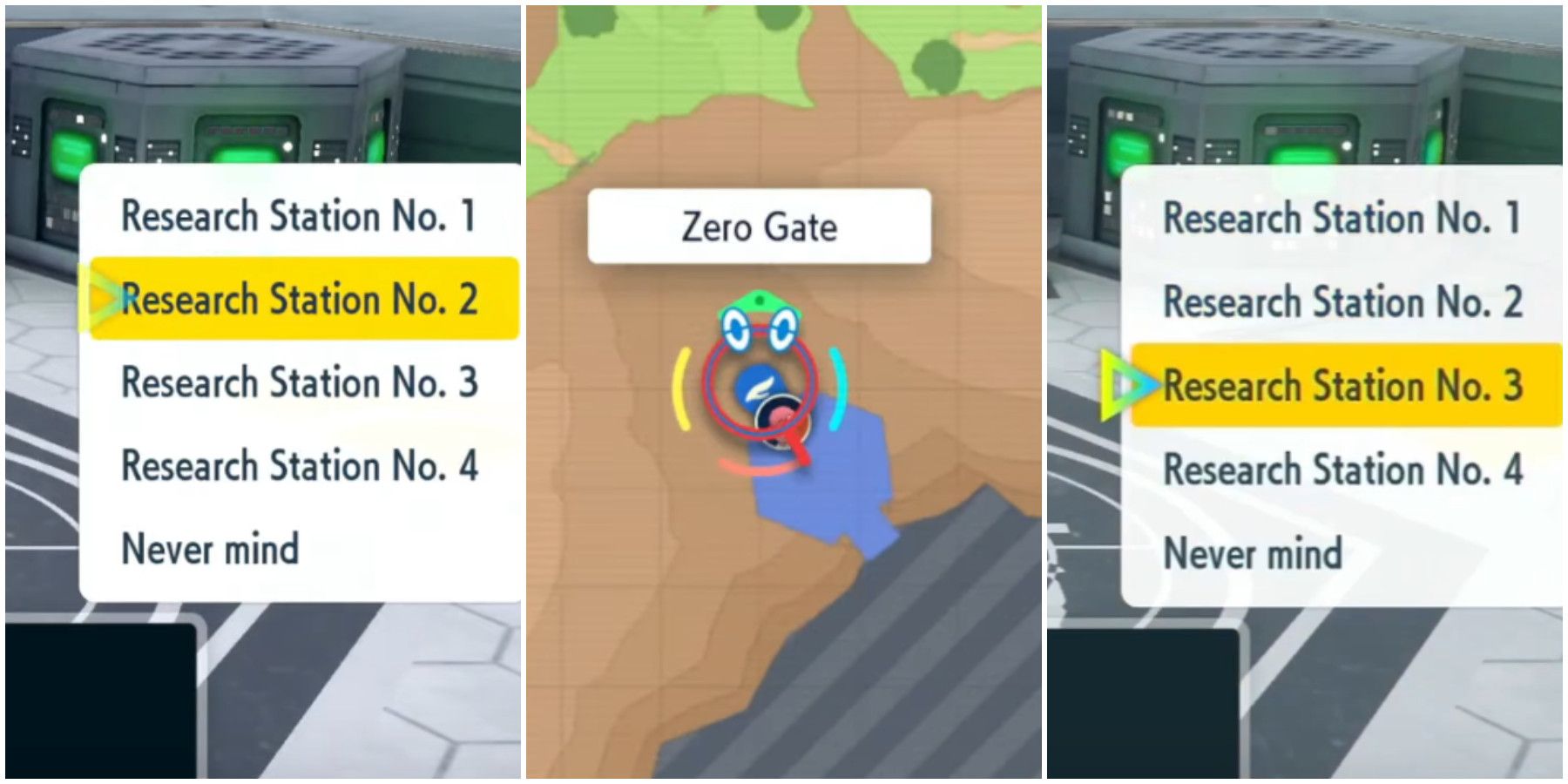Screen dimensions: 1568x784
Task: Select Research Station No. 1 in the left menu
Action: tap(301, 213)
